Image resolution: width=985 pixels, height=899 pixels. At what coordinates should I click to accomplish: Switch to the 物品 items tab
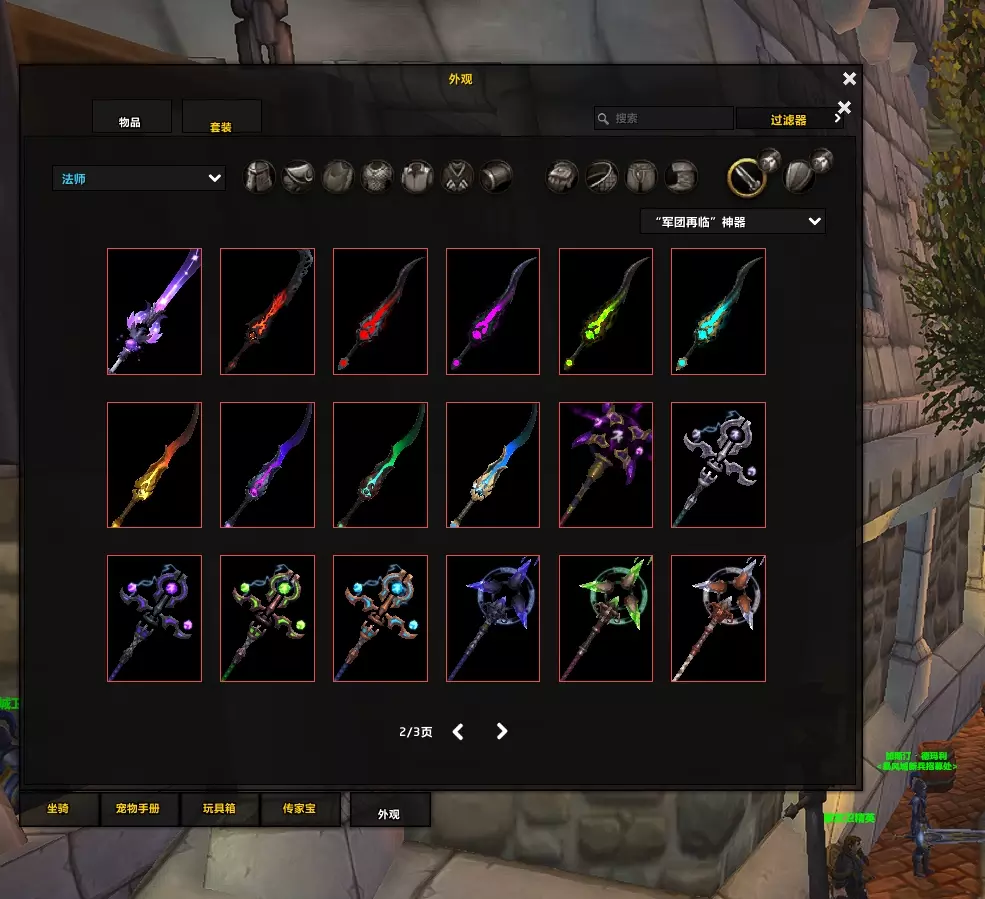pyautogui.click(x=131, y=119)
